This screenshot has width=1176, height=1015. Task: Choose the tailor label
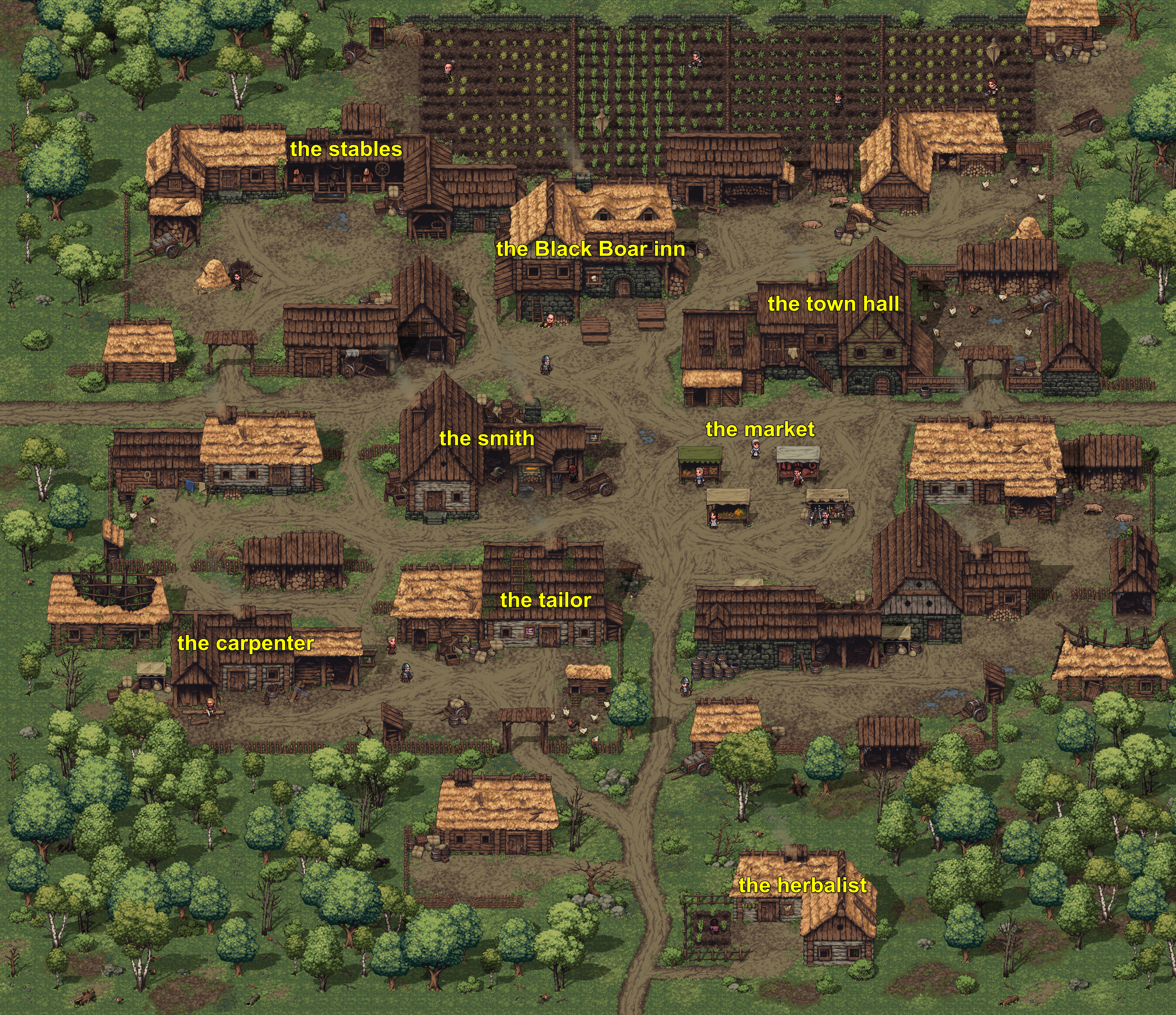tap(545, 600)
